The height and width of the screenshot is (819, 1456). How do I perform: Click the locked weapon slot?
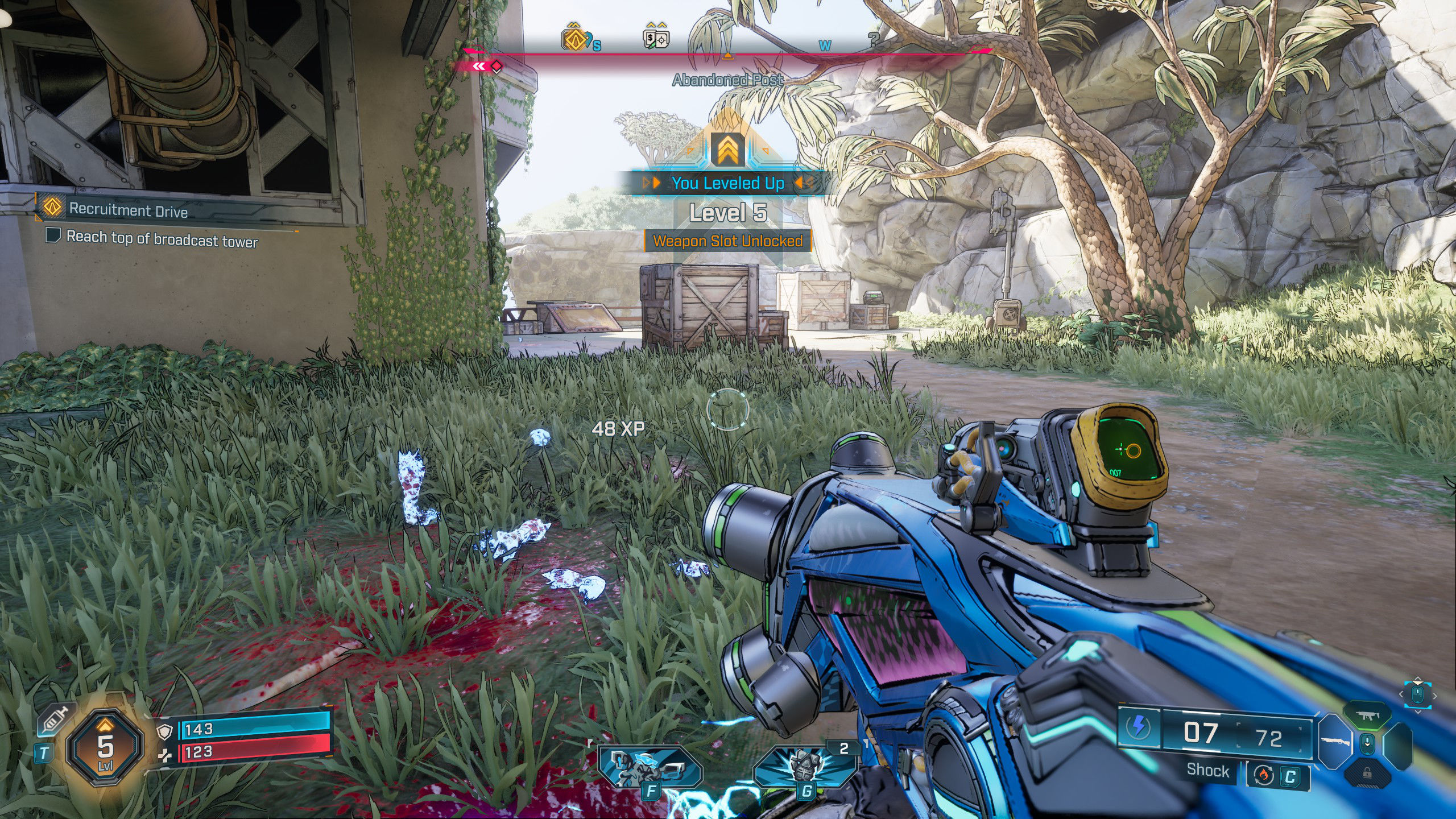click(1367, 773)
